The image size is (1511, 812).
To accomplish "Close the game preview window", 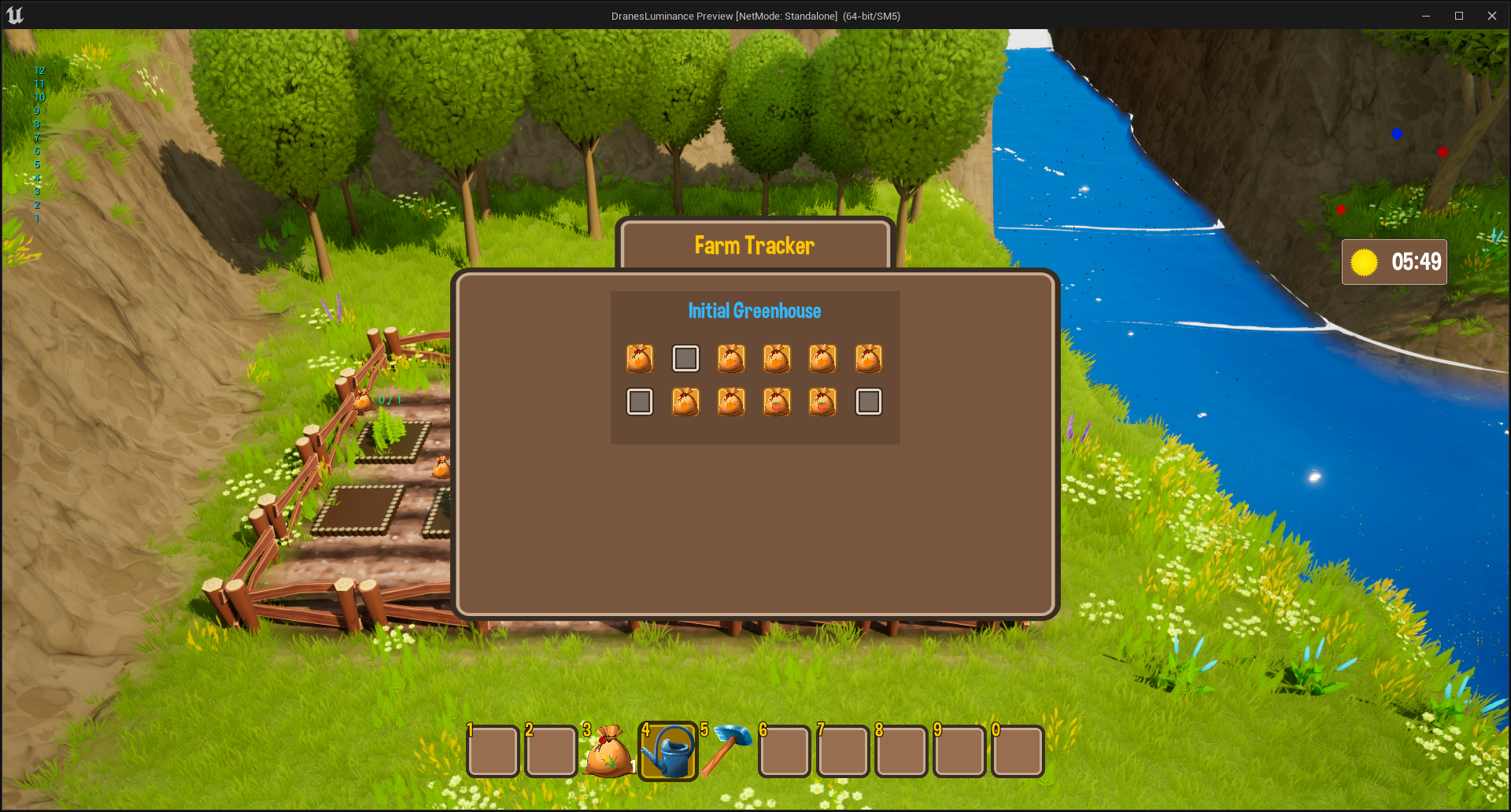I will [1491, 16].
